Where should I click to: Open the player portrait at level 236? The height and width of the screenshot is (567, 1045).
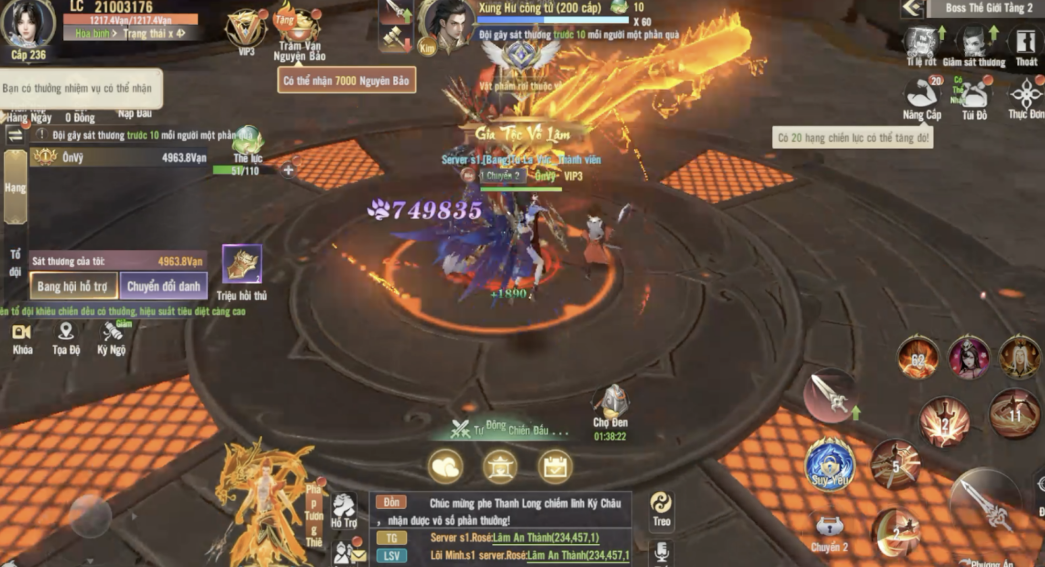click(29, 22)
